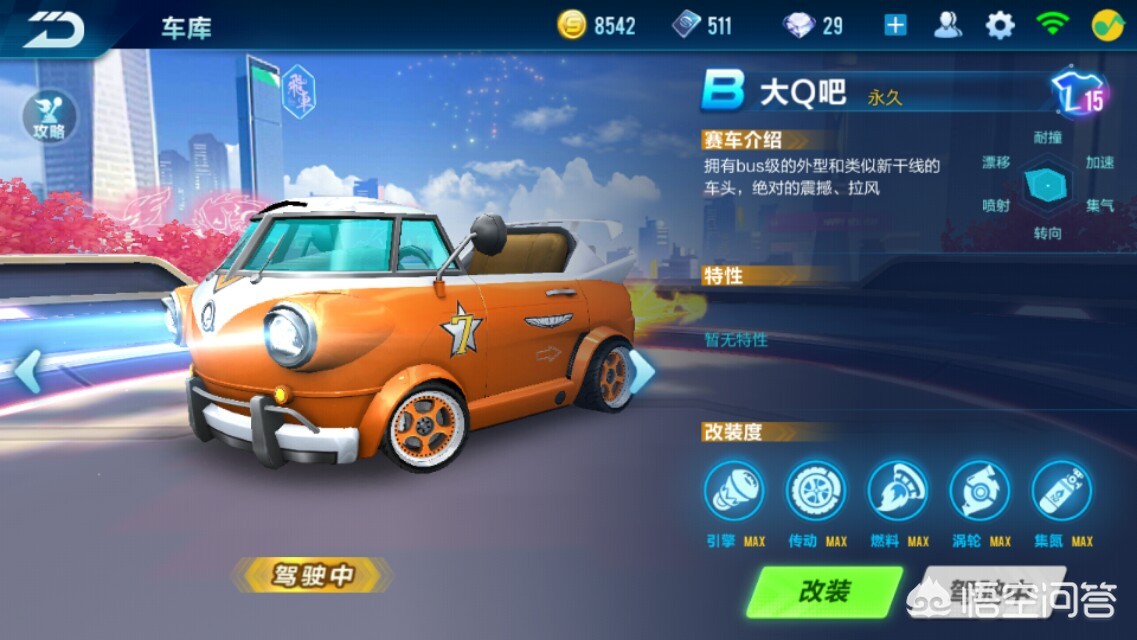1137x640 pixels.
Task: Go back using the top-left arrow
Action: point(54,27)
